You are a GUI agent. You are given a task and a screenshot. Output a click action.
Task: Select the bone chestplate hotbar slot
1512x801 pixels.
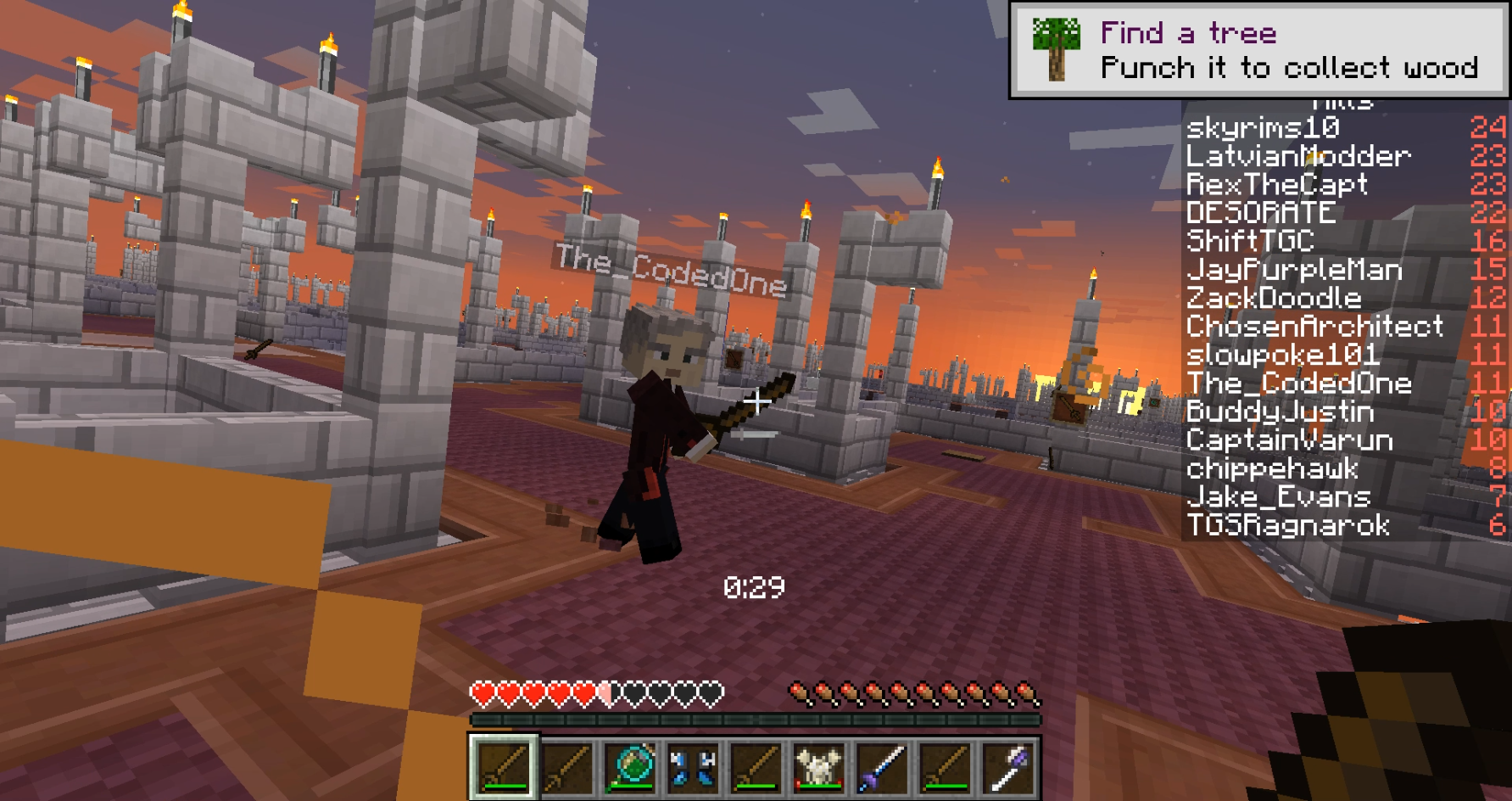click(817, 766)
